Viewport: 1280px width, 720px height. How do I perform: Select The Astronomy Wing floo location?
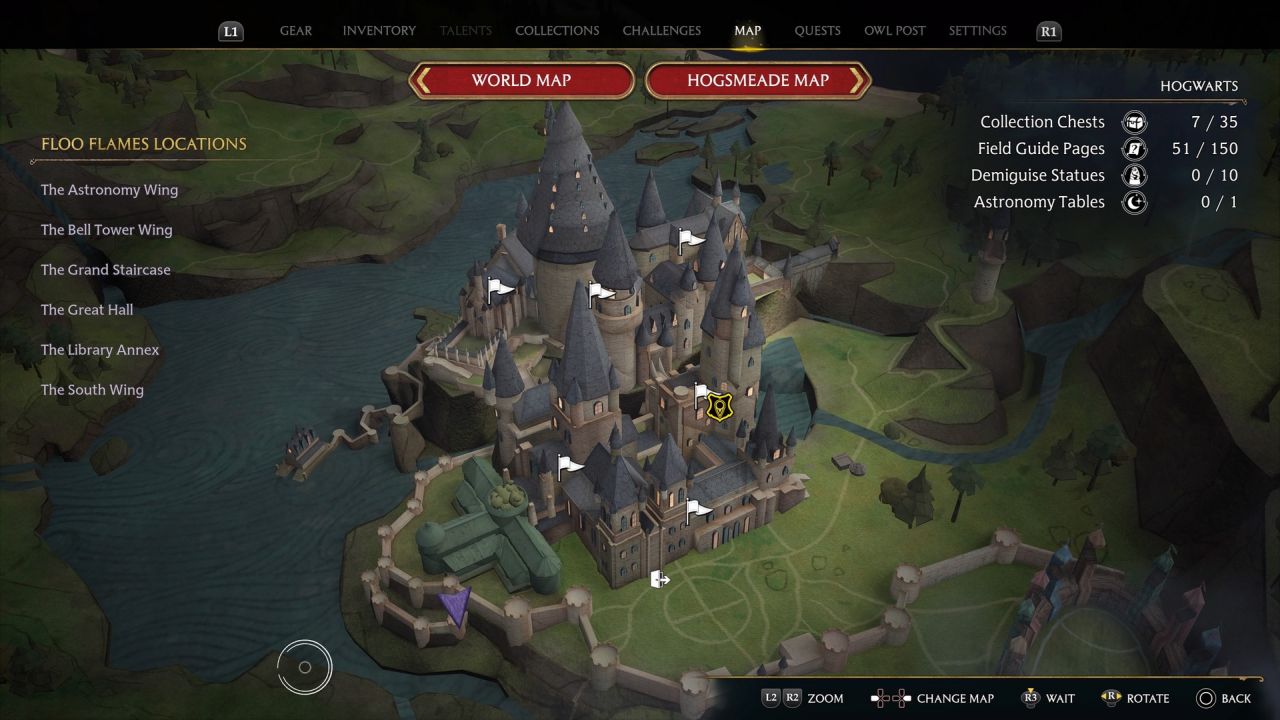[109, 189]
